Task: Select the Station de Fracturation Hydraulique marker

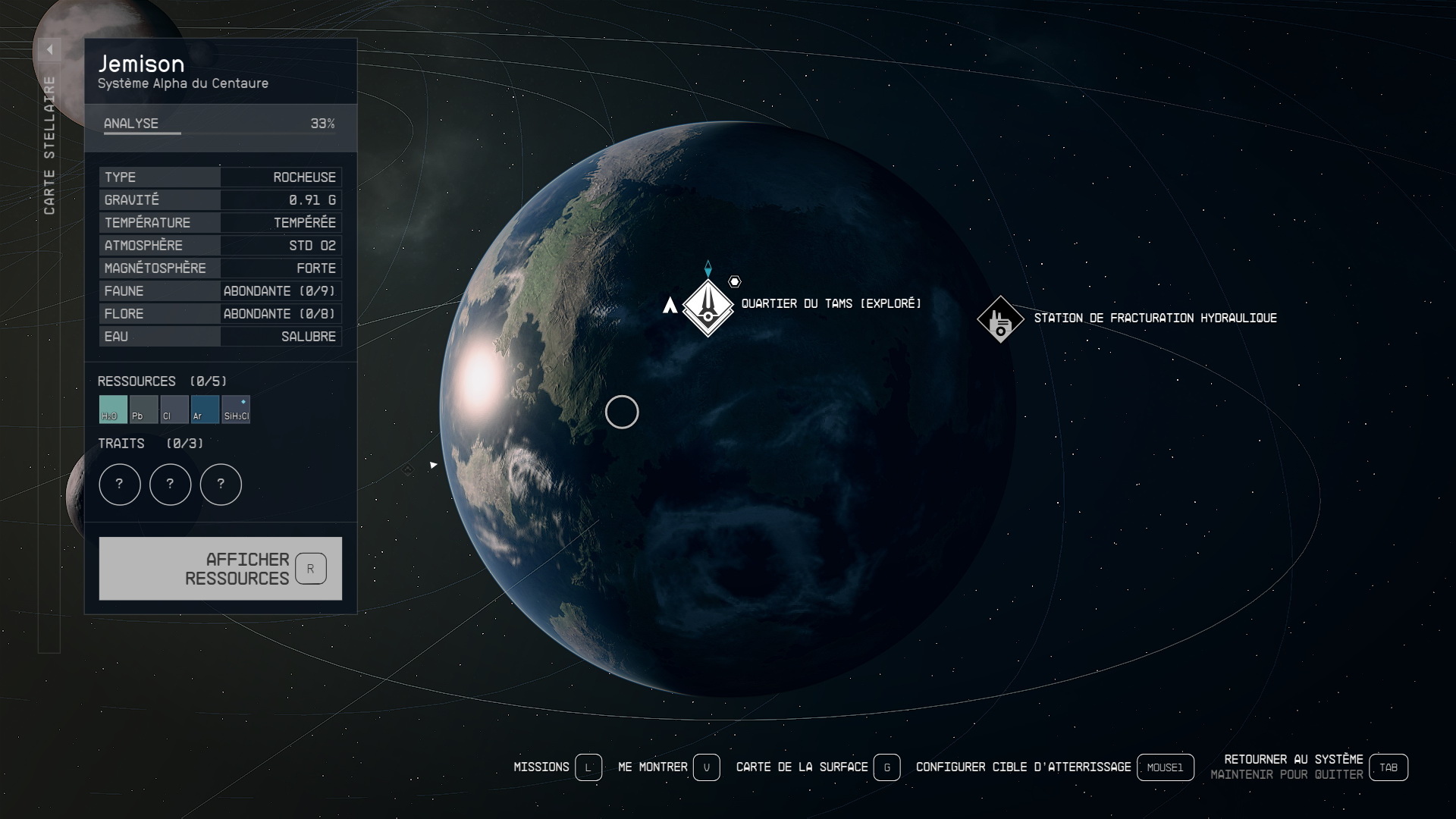Action: point(1000,319)
